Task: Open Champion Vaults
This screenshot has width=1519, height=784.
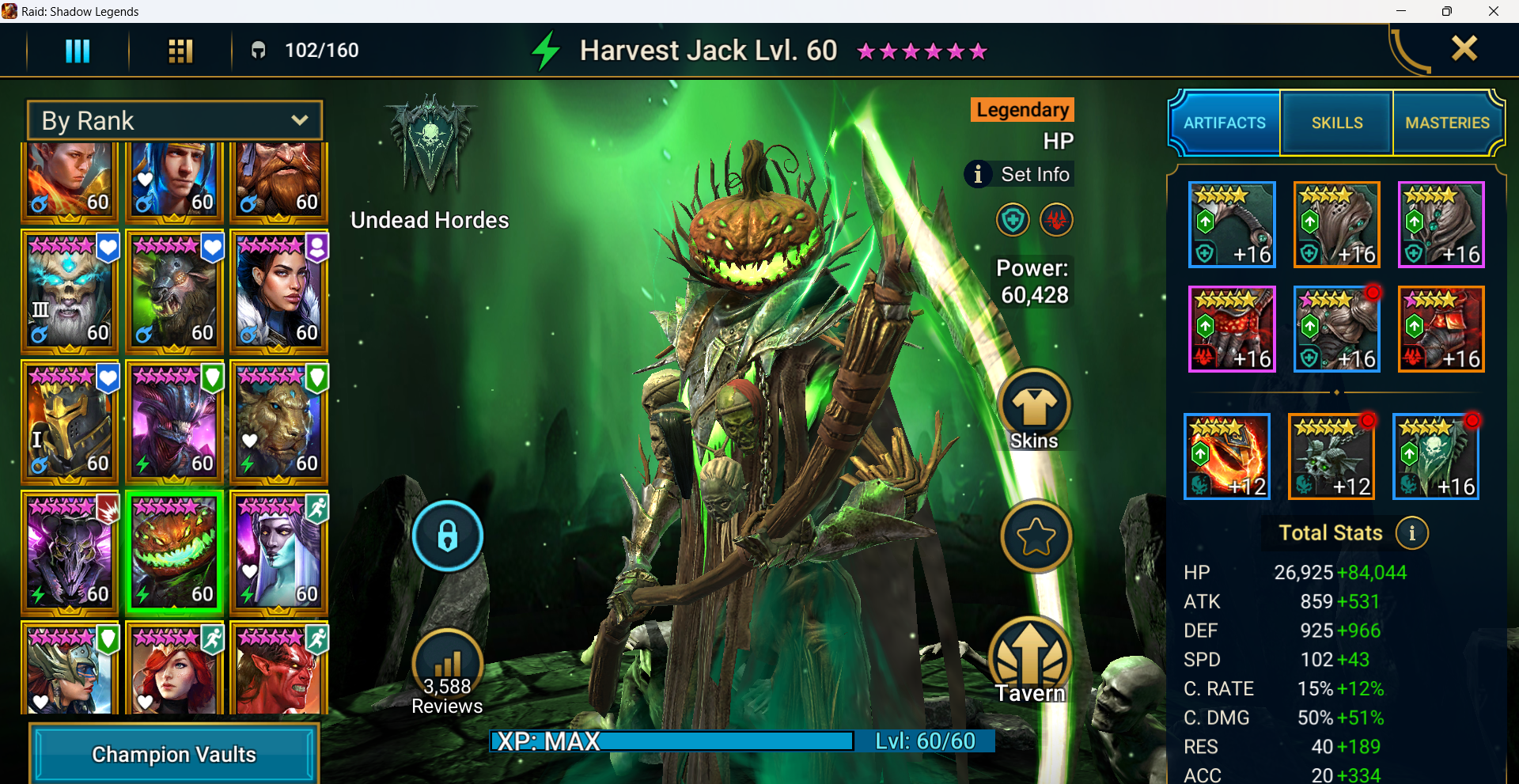Action: coord(173,754)
